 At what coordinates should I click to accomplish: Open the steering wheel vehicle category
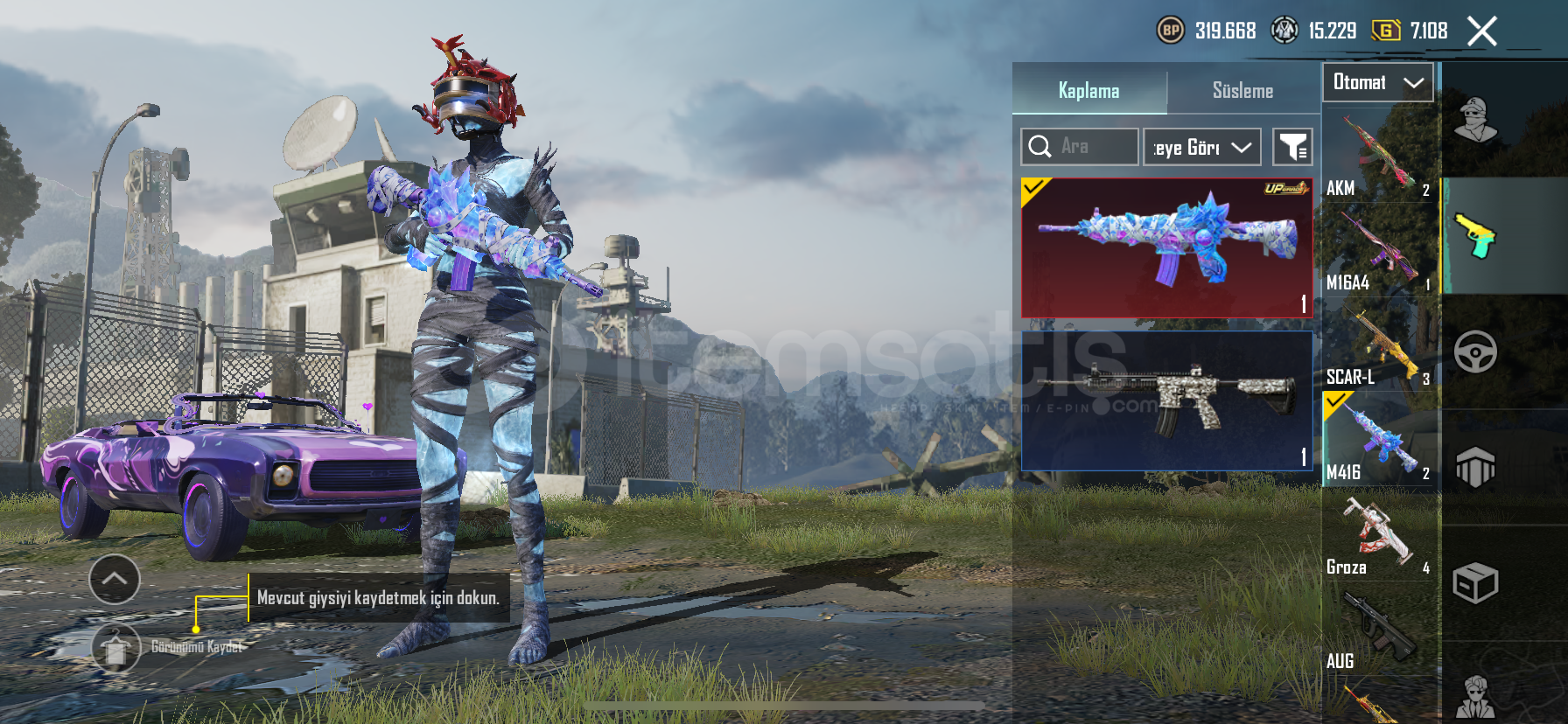1475,352
